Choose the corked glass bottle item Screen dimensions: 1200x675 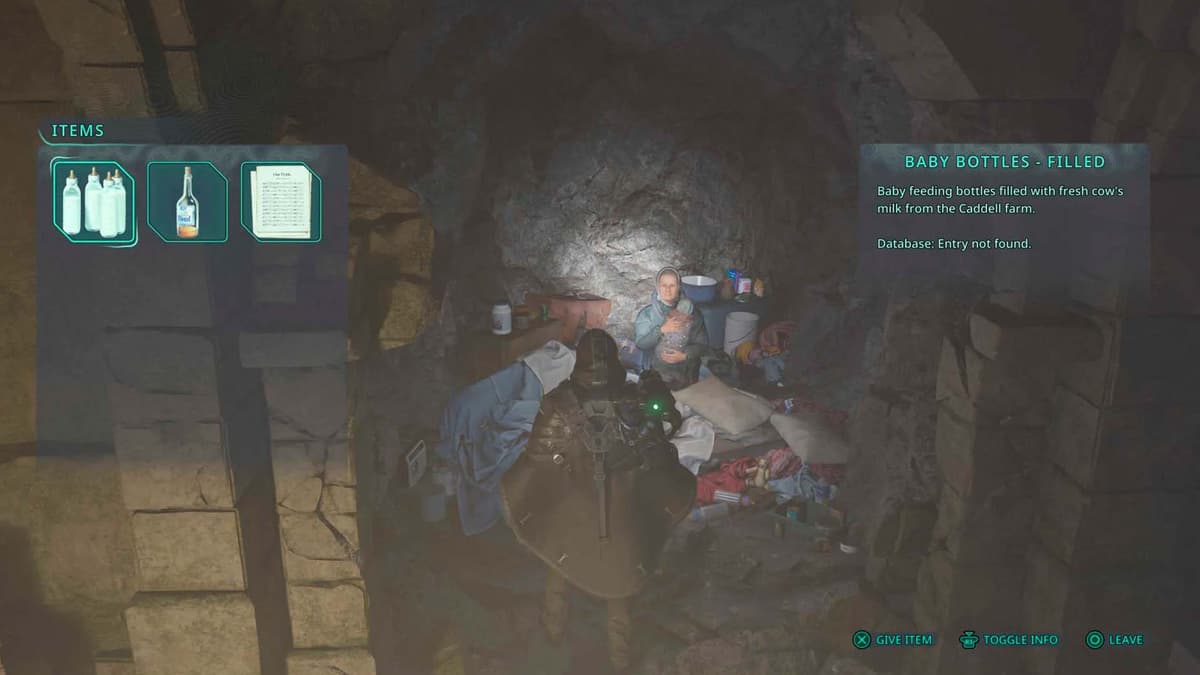(x=187, y=202)
